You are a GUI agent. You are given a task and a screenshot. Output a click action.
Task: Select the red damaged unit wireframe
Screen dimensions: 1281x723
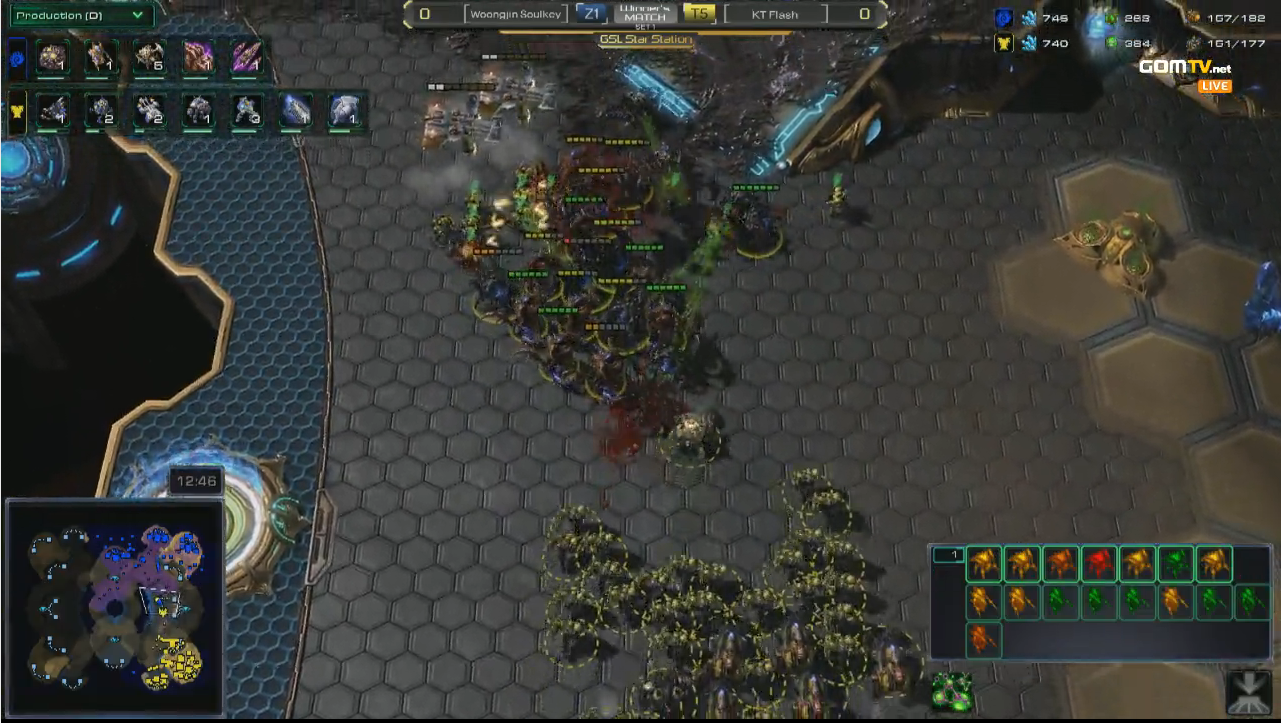tap(1098, 564)
